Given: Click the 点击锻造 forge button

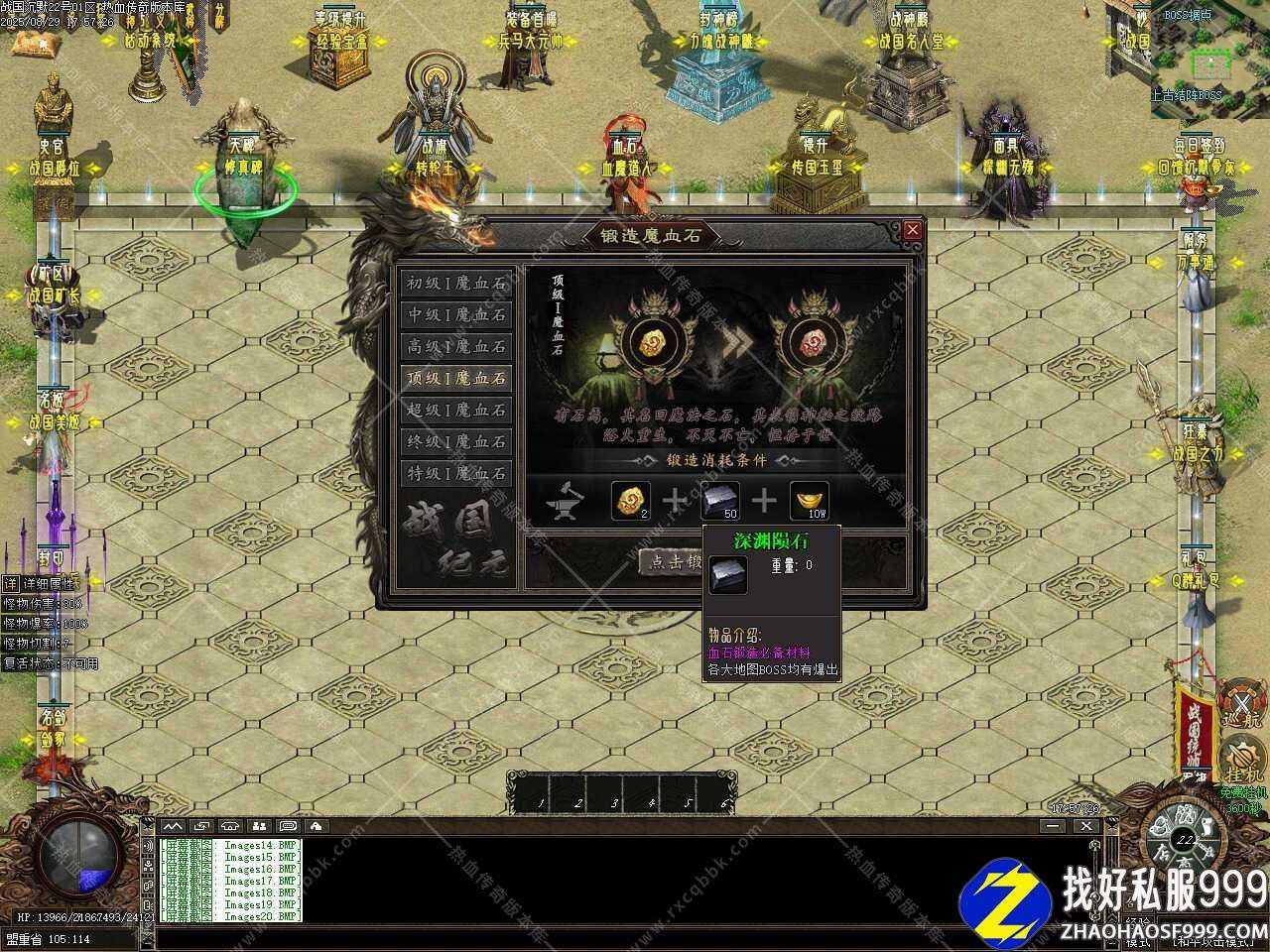Looking at the screenshot, I should coord(672,561).
